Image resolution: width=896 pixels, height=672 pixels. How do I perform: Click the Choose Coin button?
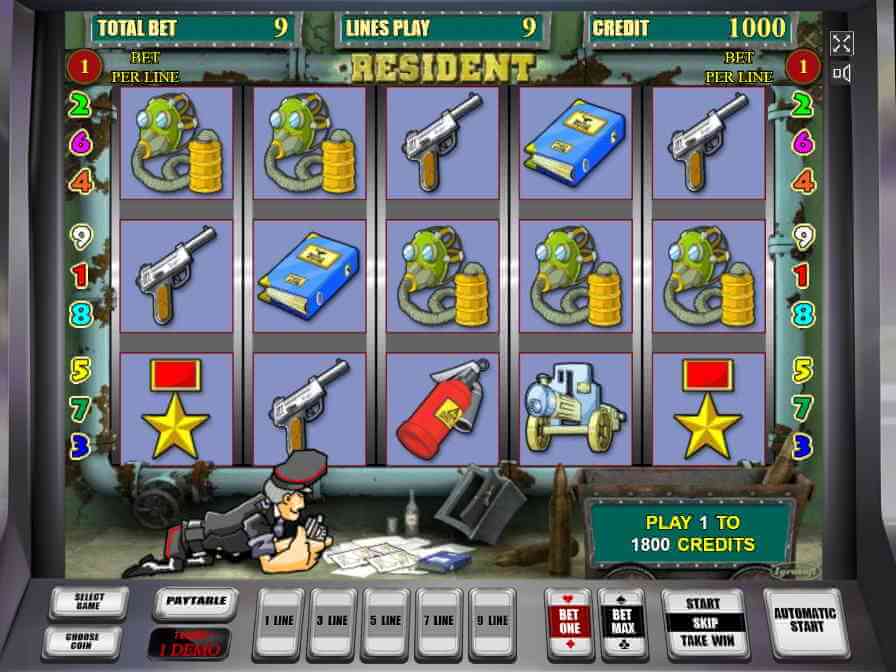tap(82, 641)
